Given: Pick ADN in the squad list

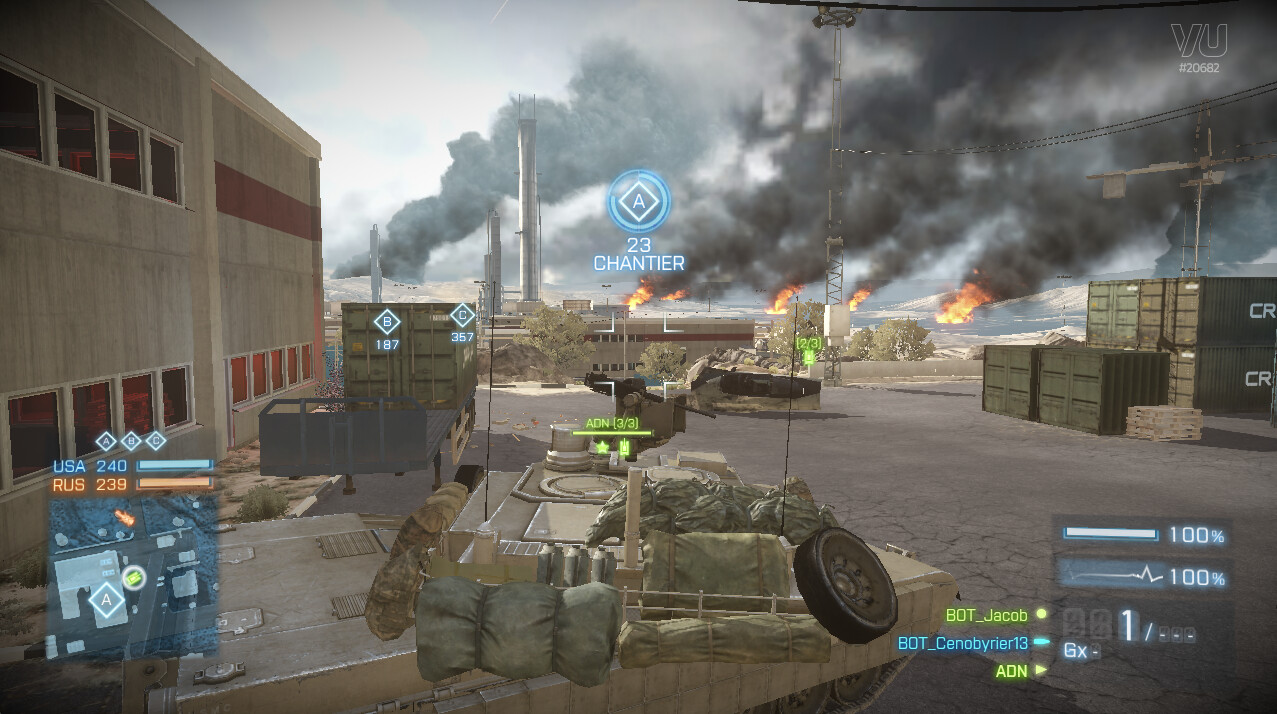Looking at the screenshot, I should pos(1011,671).
